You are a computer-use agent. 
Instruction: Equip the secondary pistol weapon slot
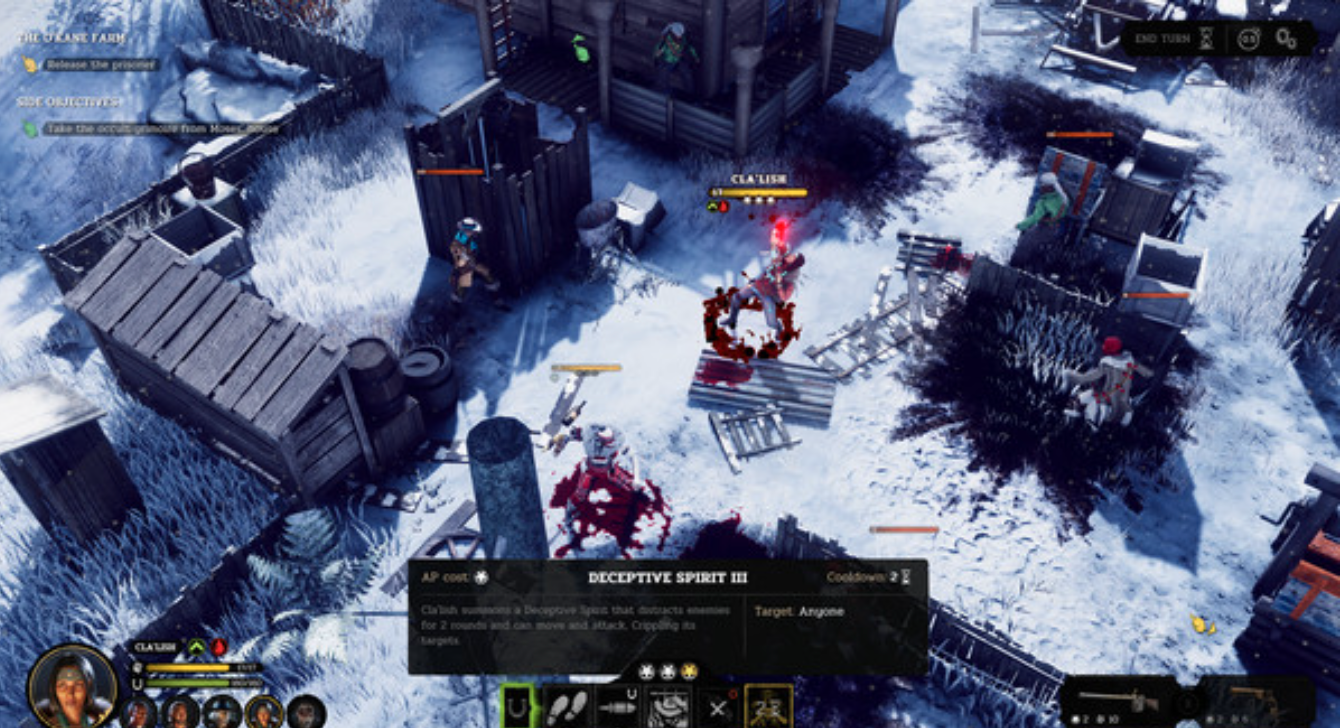pos(1258,702)
